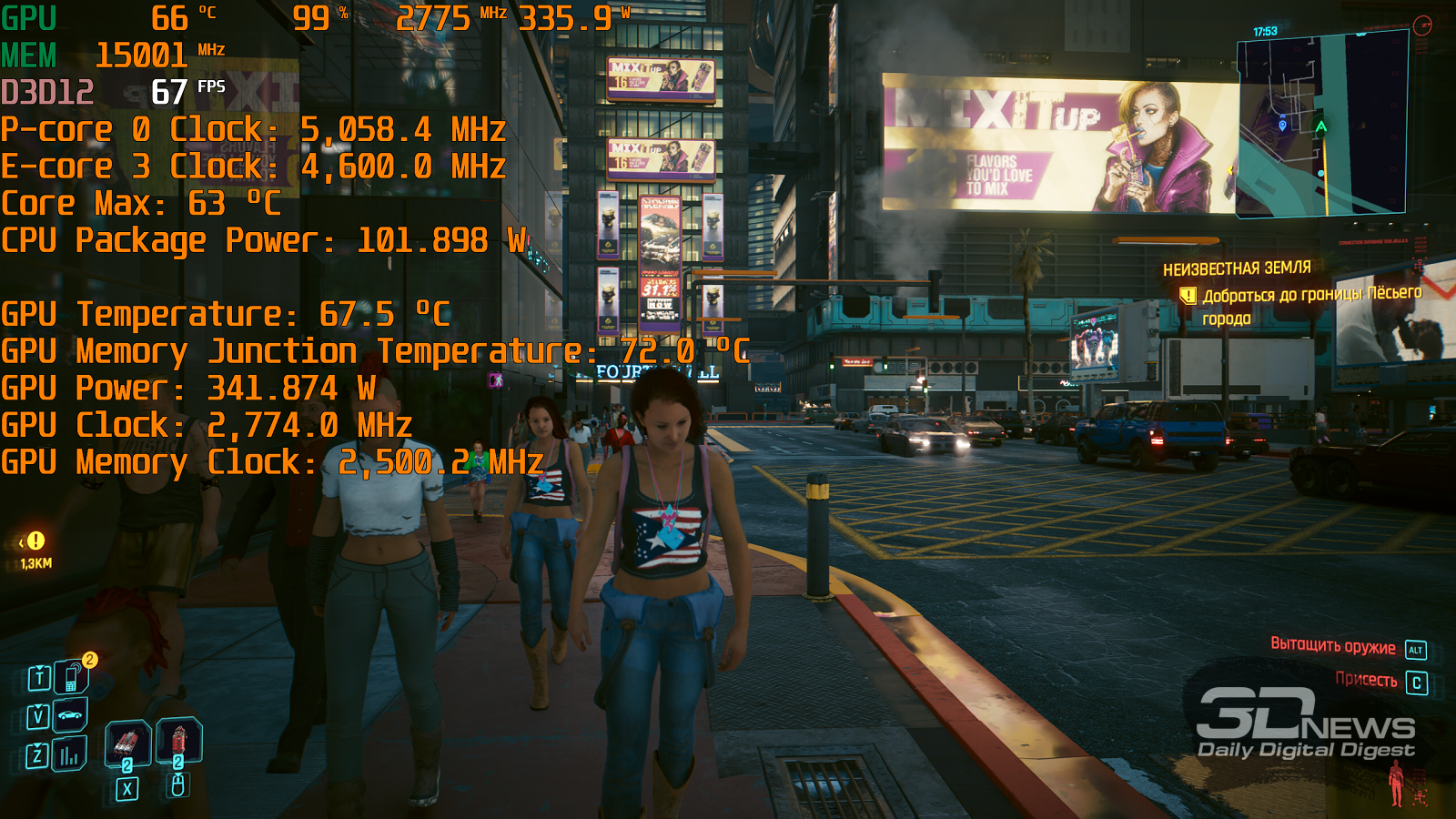Click the compass north indicator above minimap
Screen dimensions: 1456x819
pyautogui.click(x=1422, y=25)
